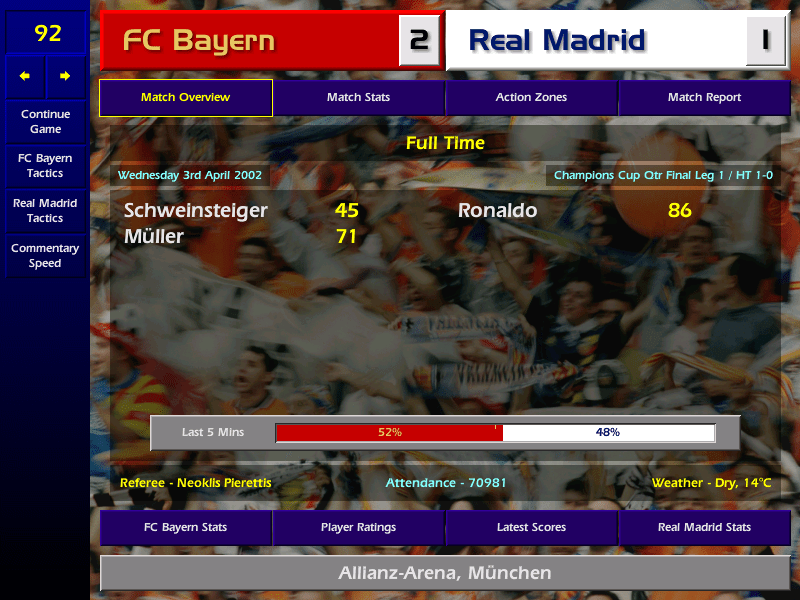
Task: View FC Bayern Stats
Action: tap(185, 527)
